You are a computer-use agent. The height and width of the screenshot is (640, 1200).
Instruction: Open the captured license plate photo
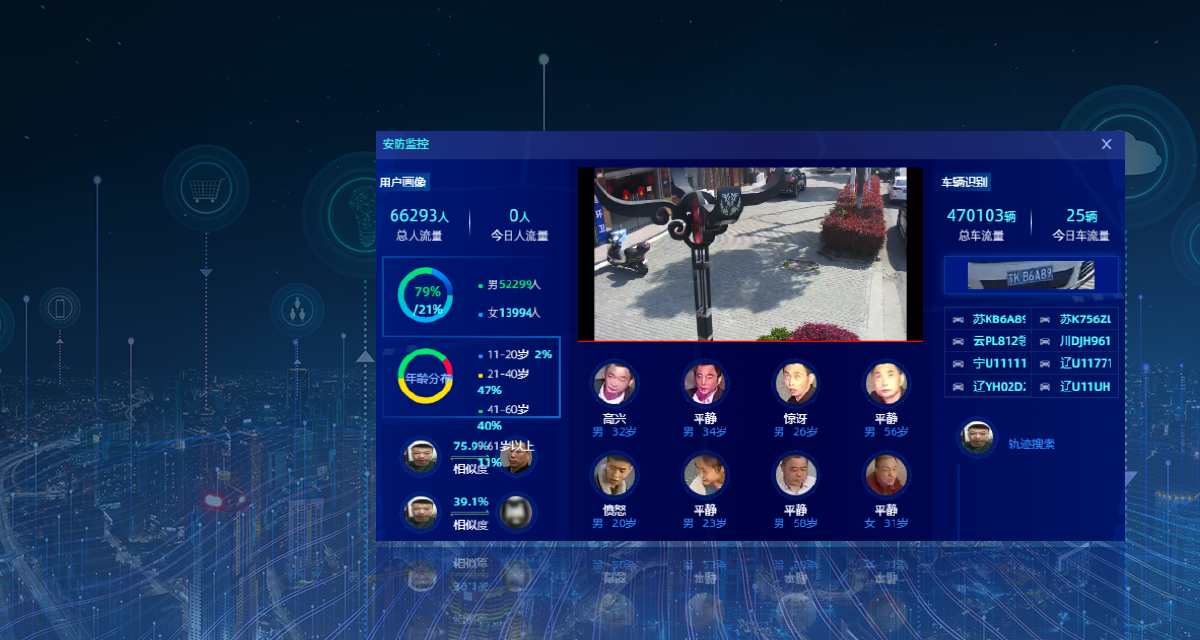pos(1031,275)
